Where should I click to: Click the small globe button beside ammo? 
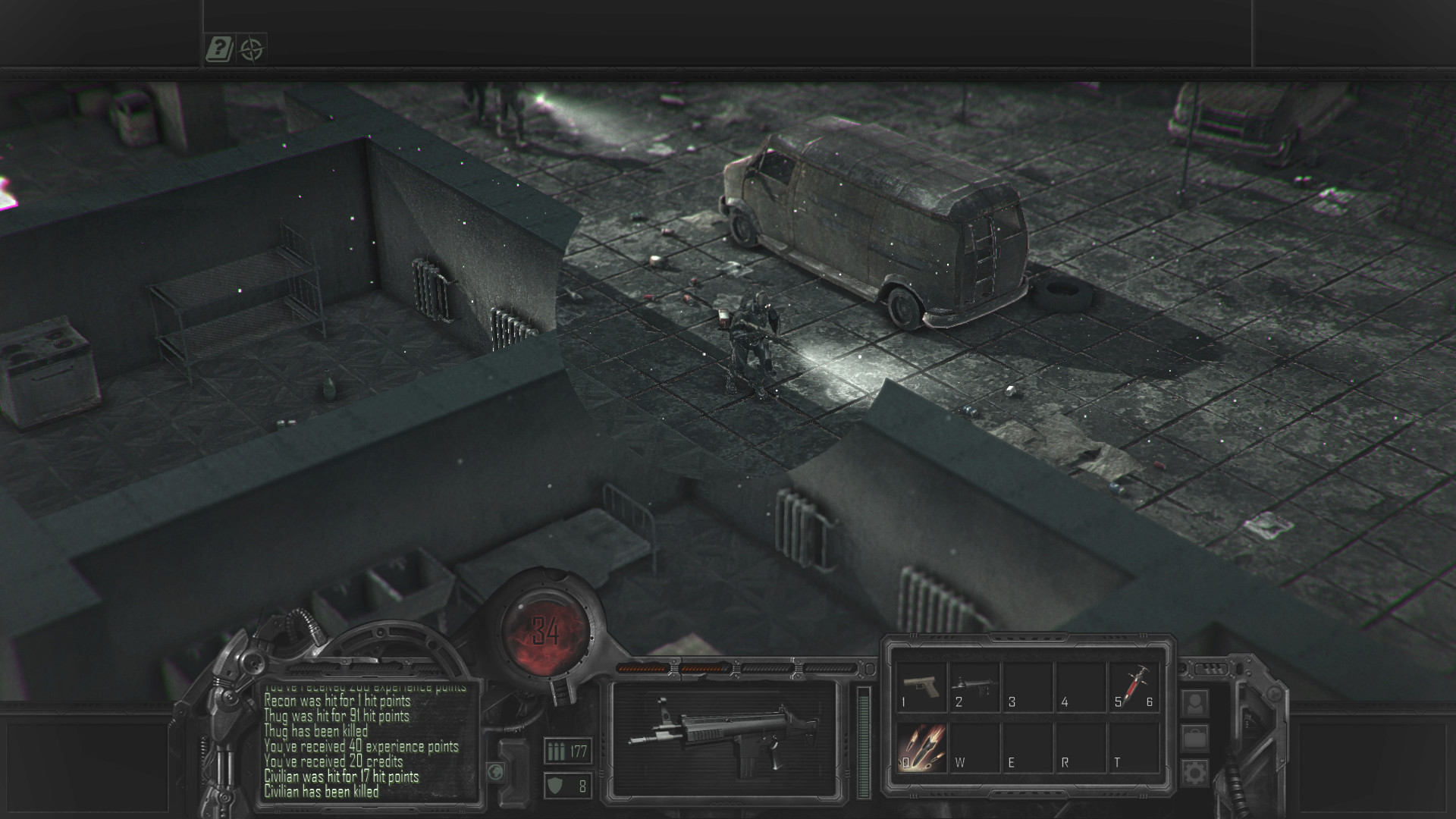pyautogui.click(x=496, y=771)
